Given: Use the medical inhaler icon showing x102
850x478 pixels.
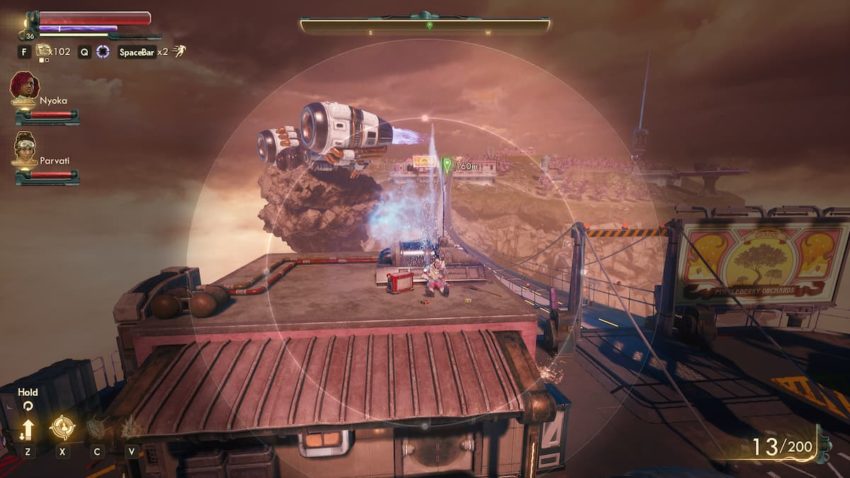Looking at the screenshot, I should [43, 51].
